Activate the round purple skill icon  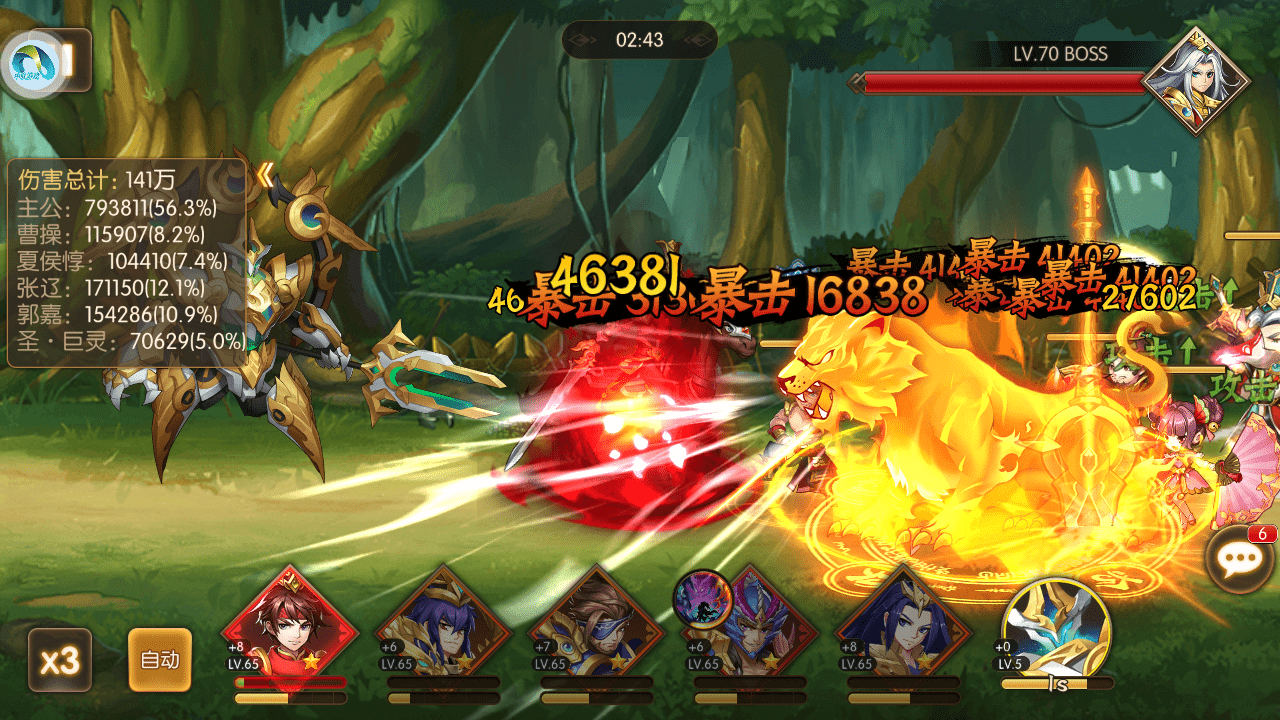click(703, 600)
